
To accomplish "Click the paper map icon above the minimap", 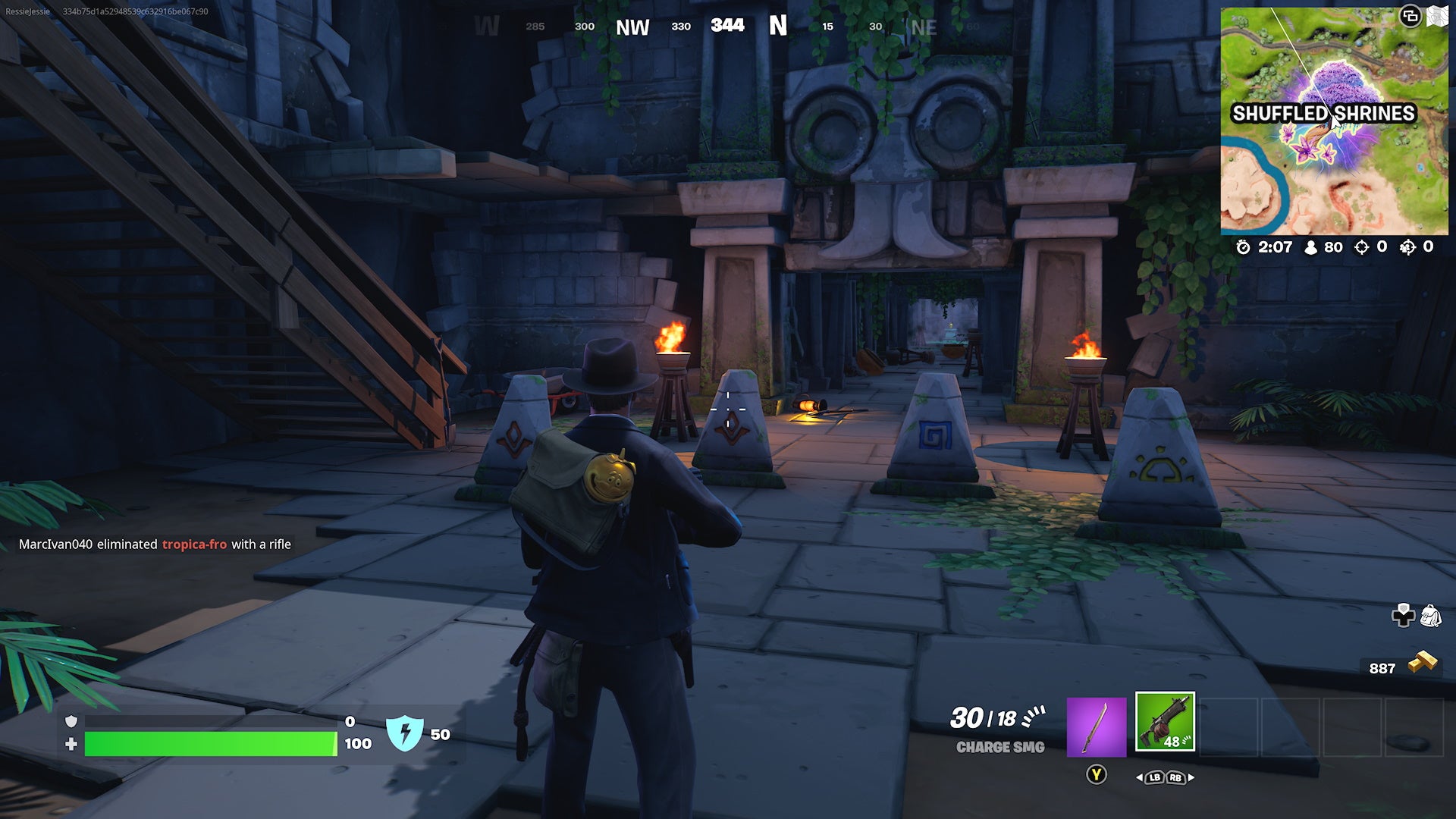I will pos(1439,14).
